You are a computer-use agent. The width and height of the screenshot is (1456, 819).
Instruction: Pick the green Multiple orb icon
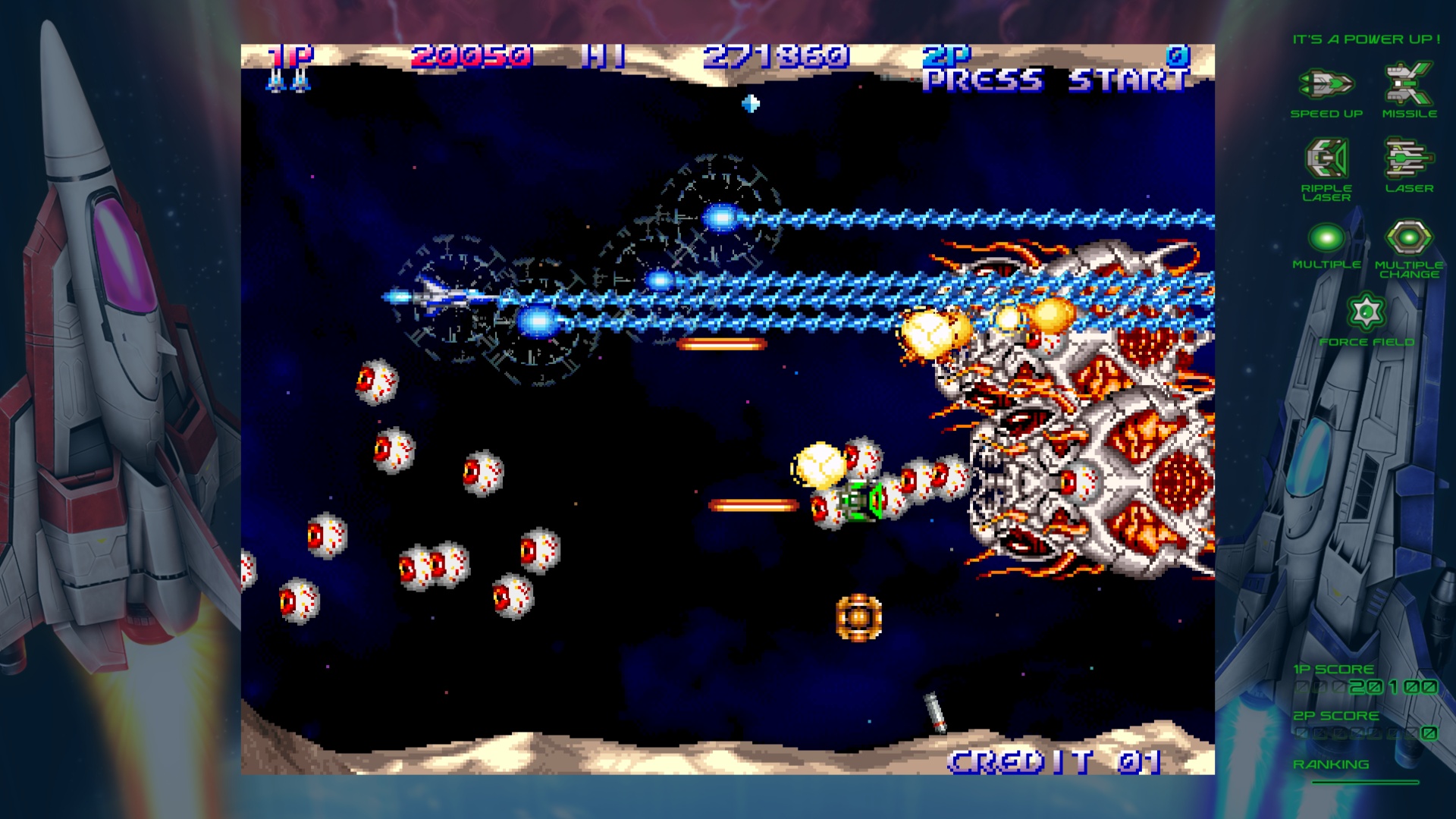1326,237
